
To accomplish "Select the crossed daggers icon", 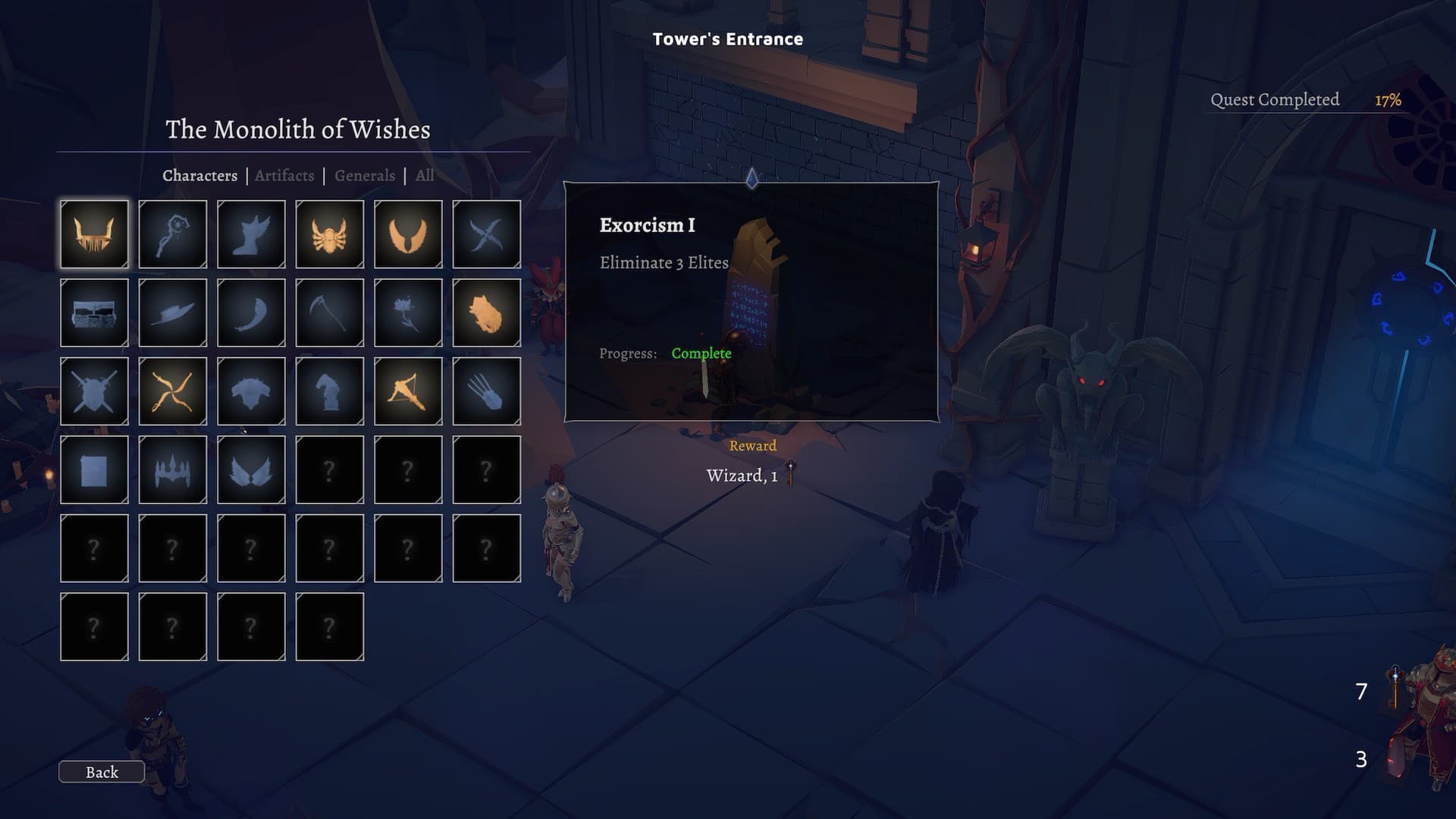I will pyautogui.click(x=488, y=234).
